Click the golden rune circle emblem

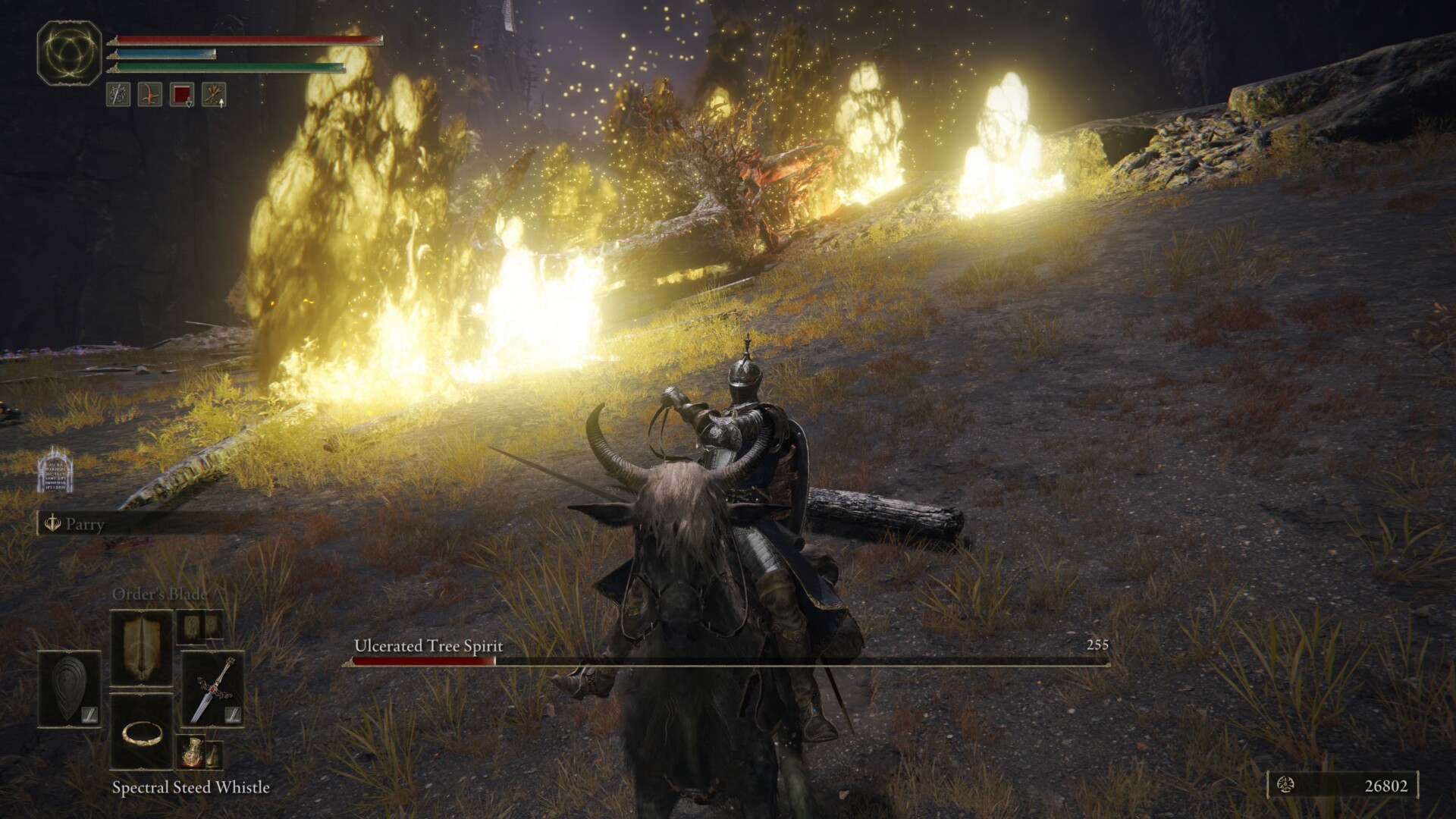click(x=70, y=53)
